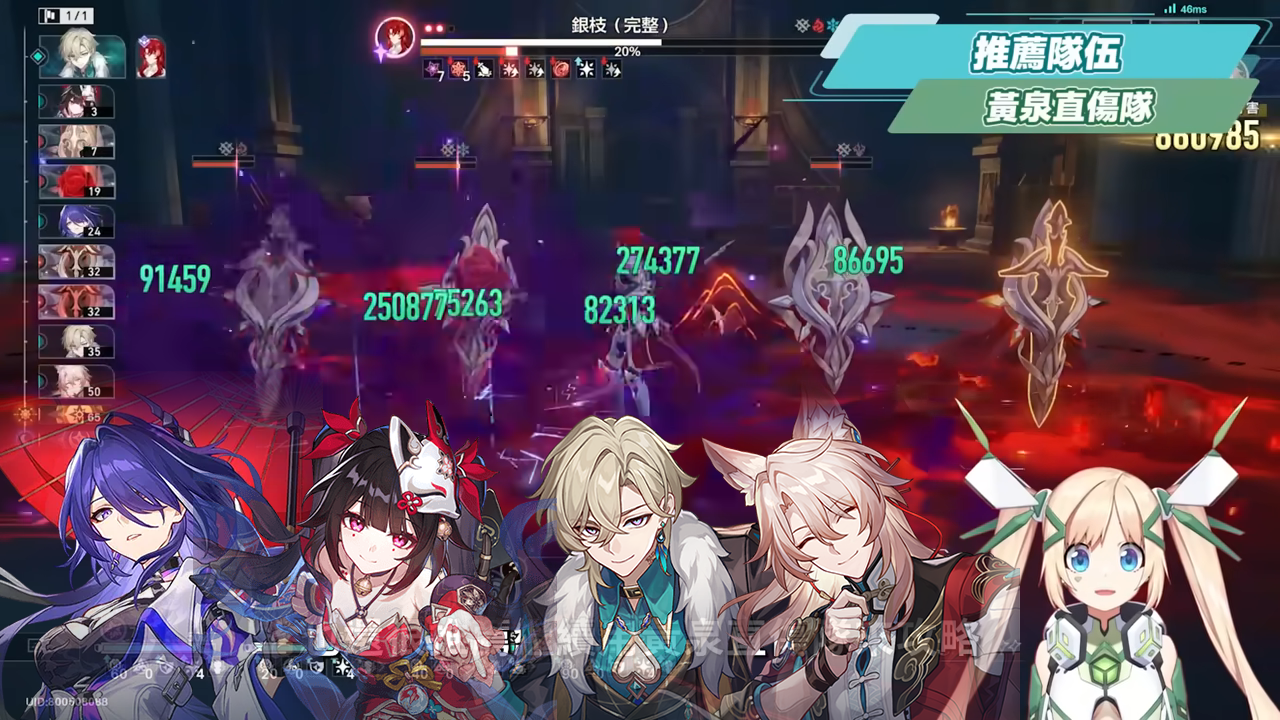The image size is (1280, 720).
Task: Pick Acheron's turn order entry marked 24
Action: click(77, 222)
